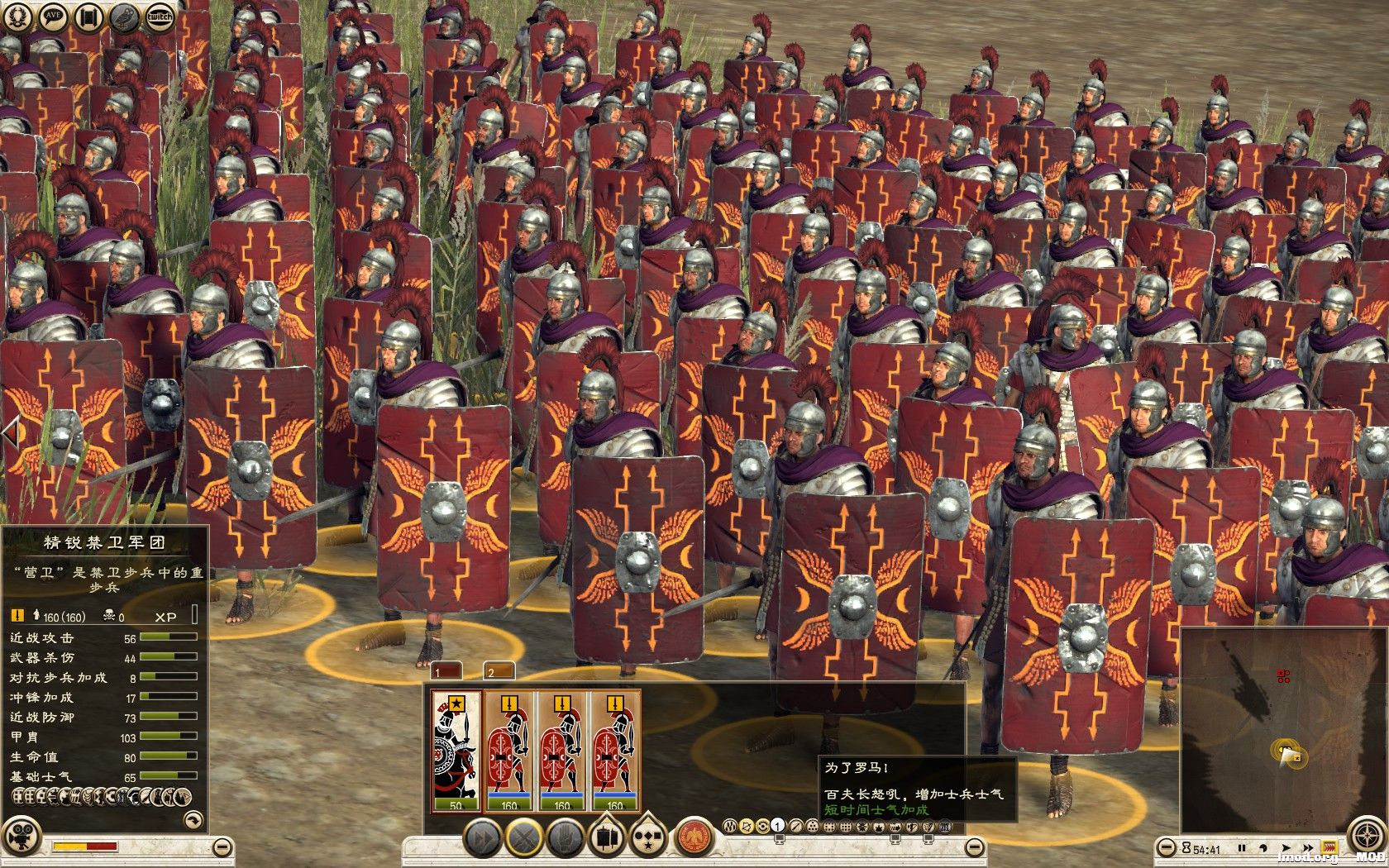Select group tab number 1
The width and height of the screenshot is (1389, 868).
click(x=445, y=672)
